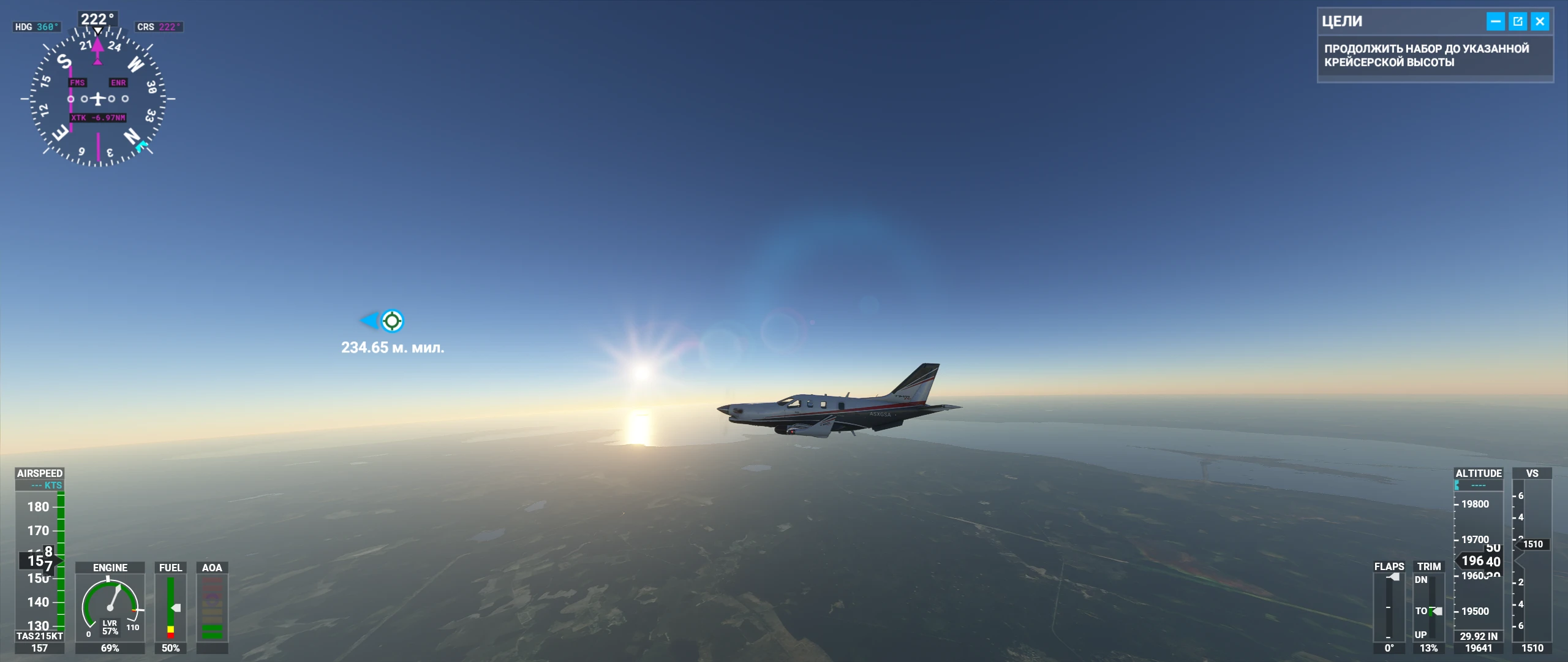
Task: Close the ЦЕЛИ objectives panel
Action: coord(1540,21)
